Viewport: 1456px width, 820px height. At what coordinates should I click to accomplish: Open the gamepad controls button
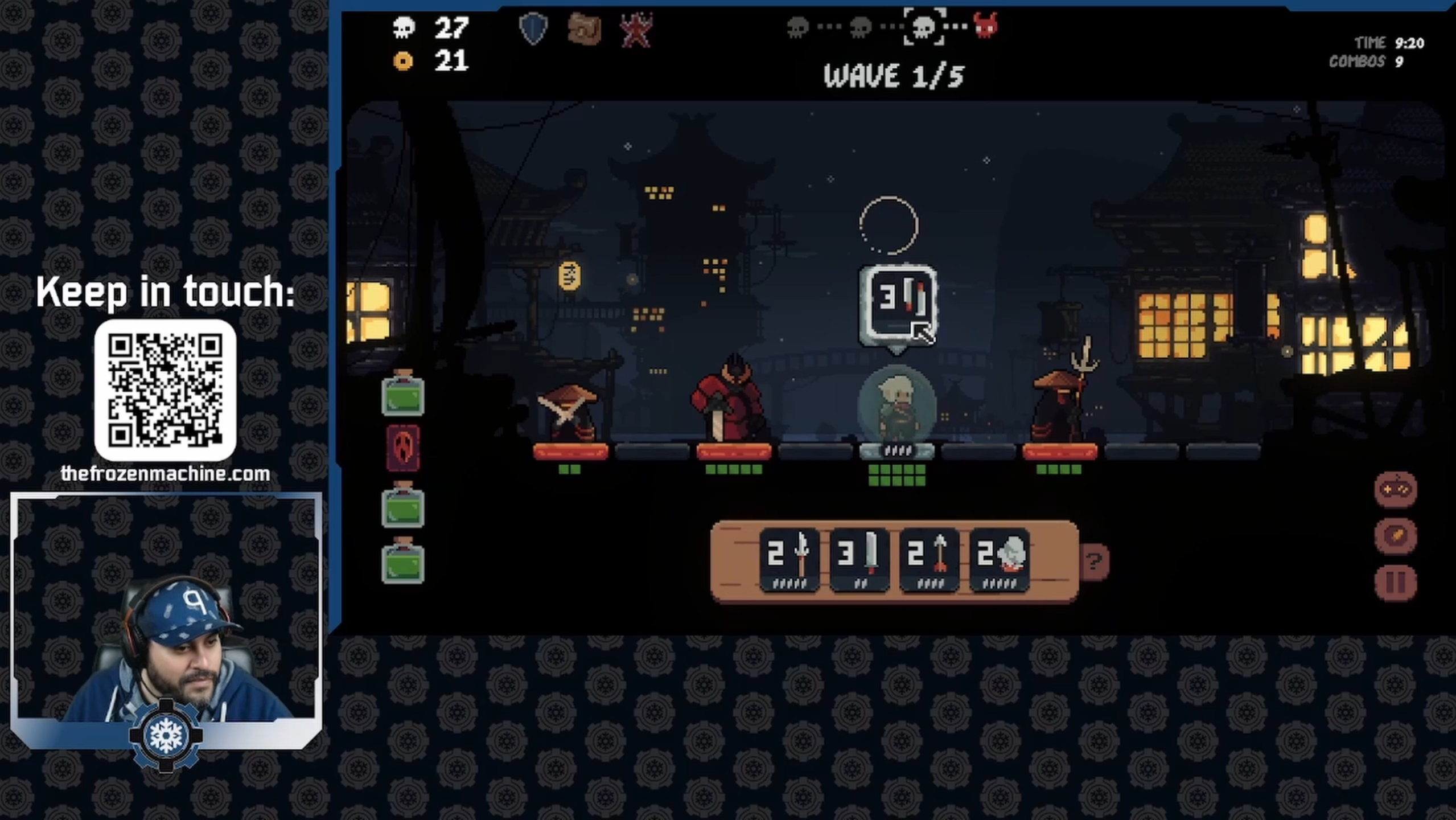[1395, 489]
